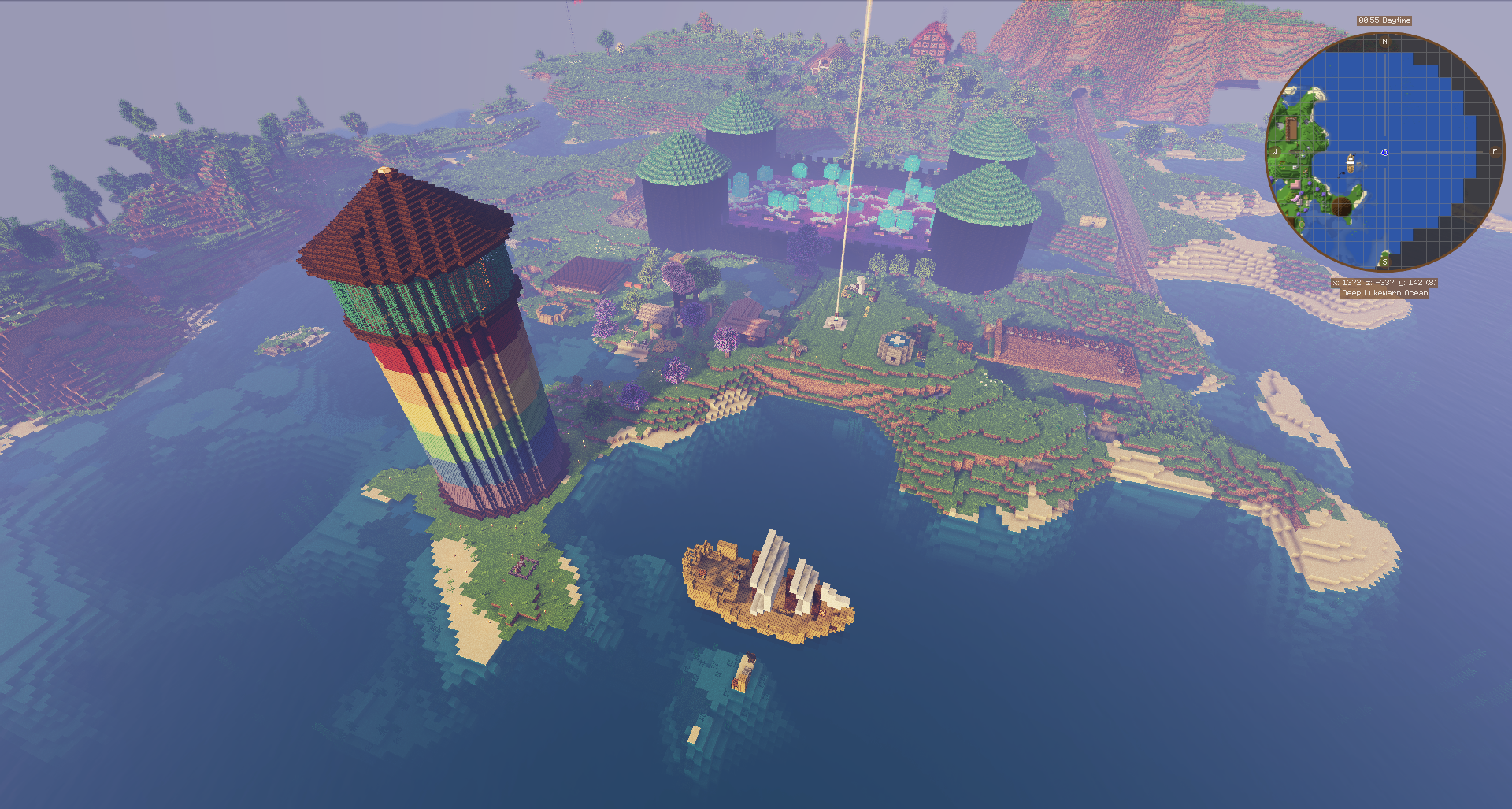Select the player position marker on the minimap
1512x809 pixels.
point(1384,153)
